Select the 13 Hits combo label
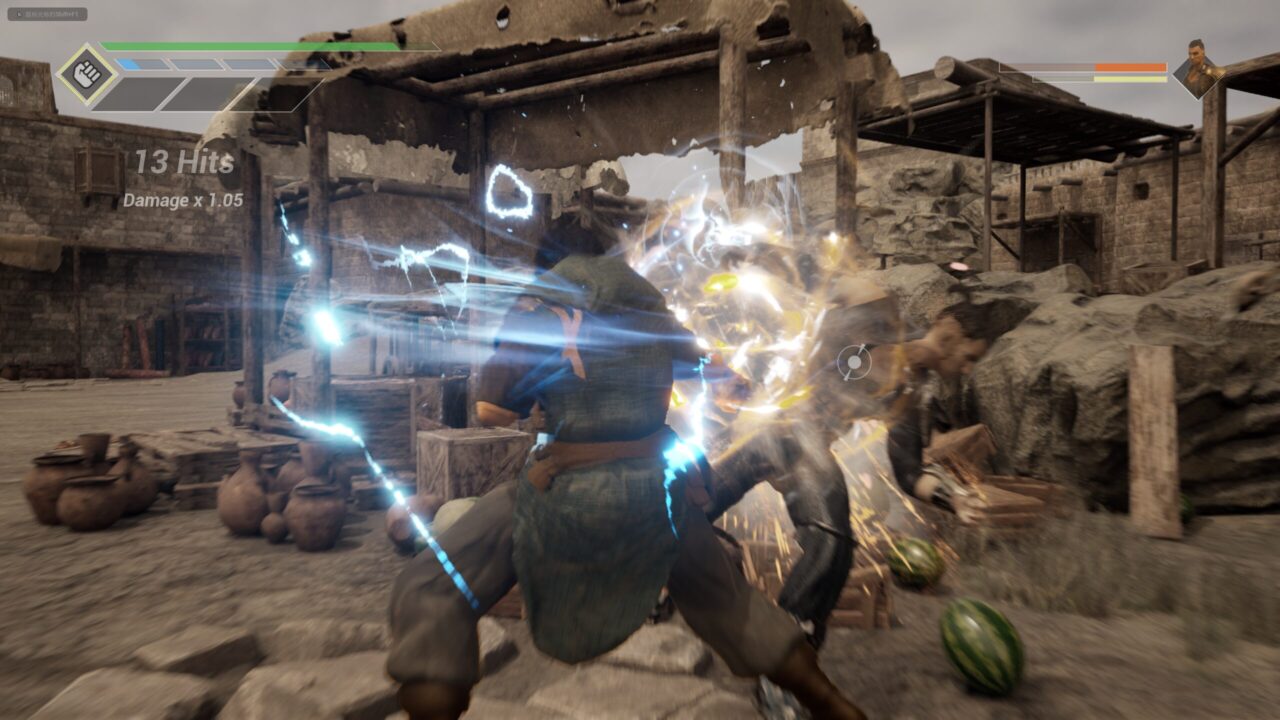This screenshot has width=1280, height=720. coord(183,160)
